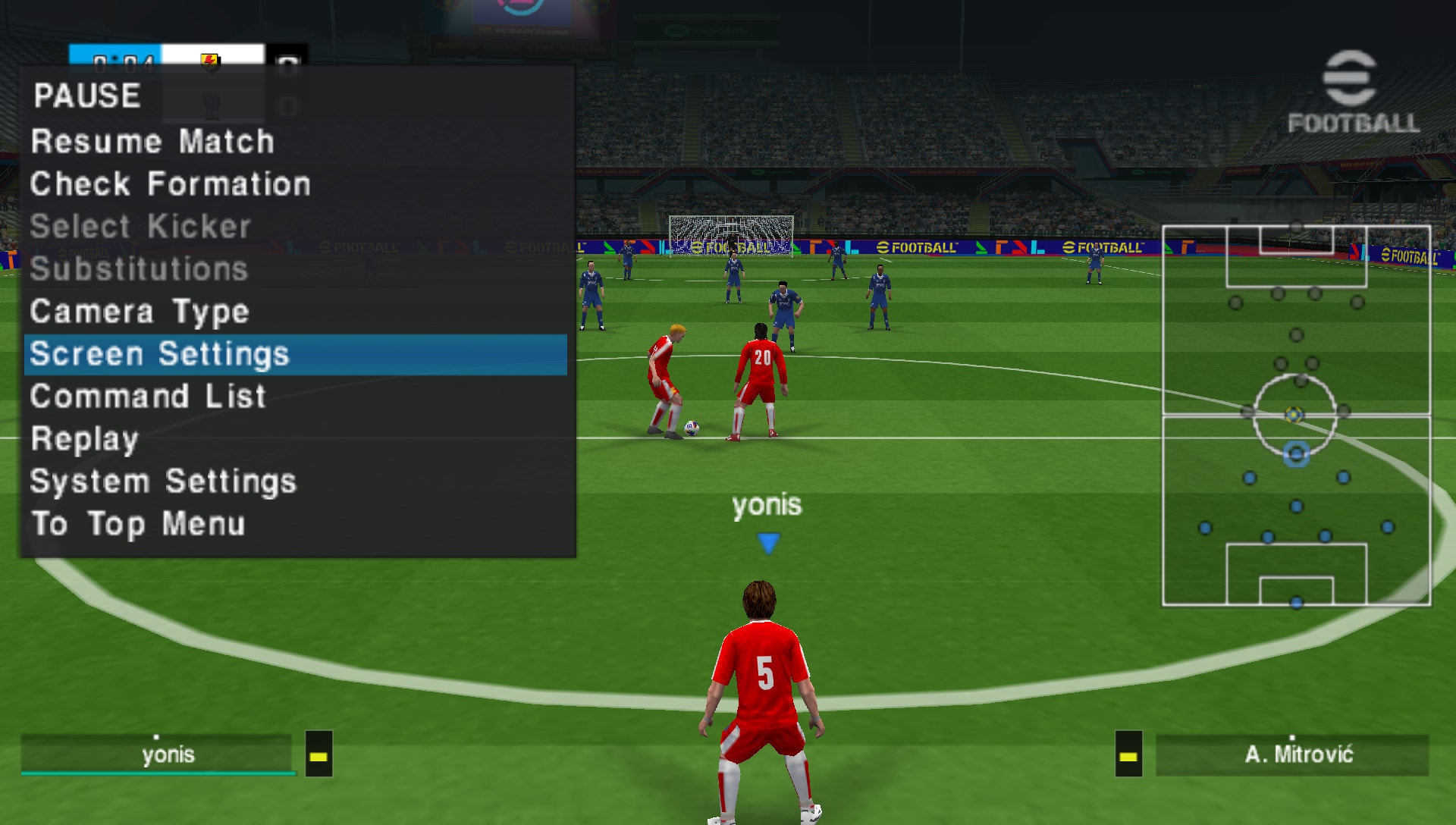Image resolution: width=1456 pixels, height=825 pixels.
Task: Select Check Formation from the pause menu
Action: (x=168, y=184)
